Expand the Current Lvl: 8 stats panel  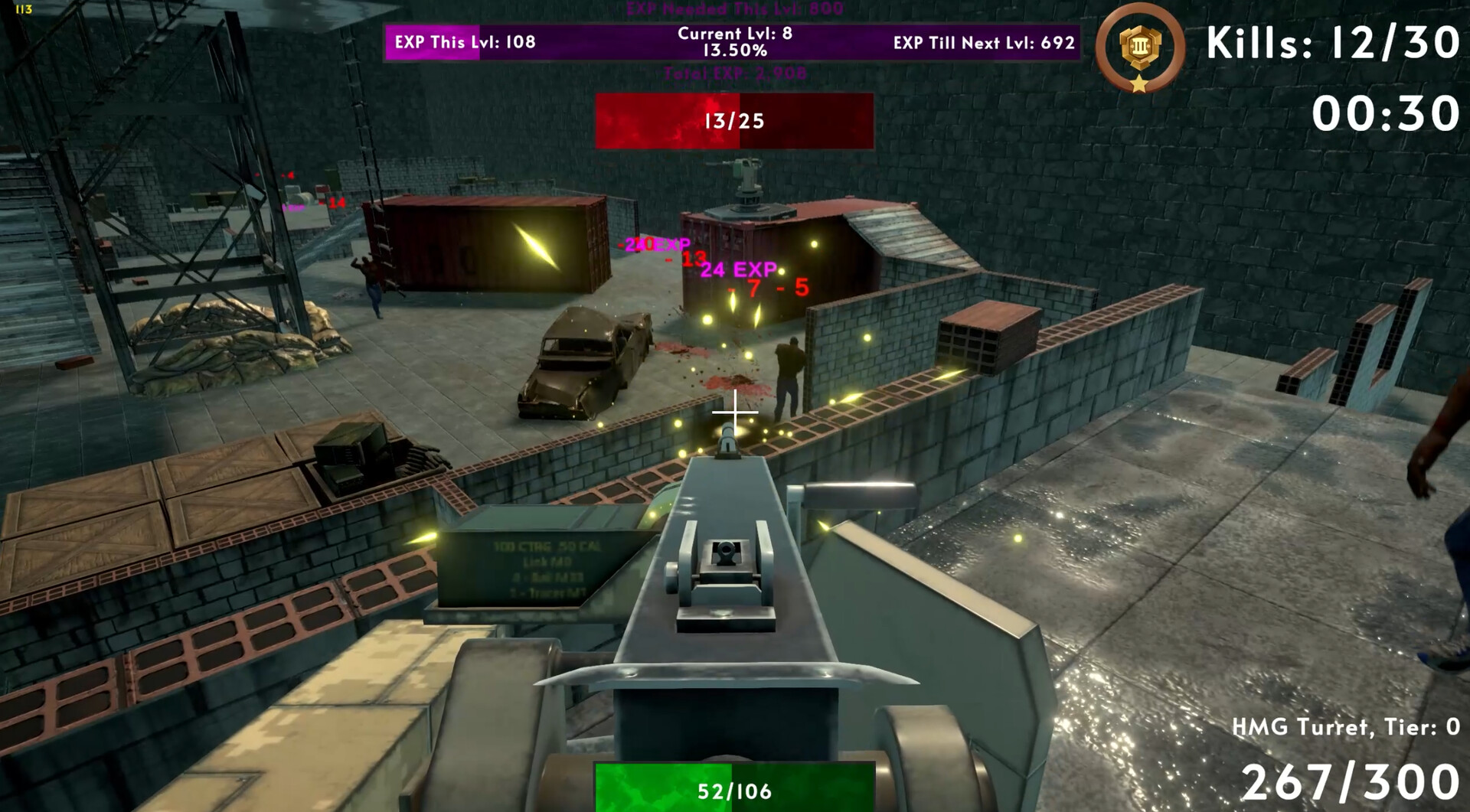pyautogui.click(x=733, y=41)
